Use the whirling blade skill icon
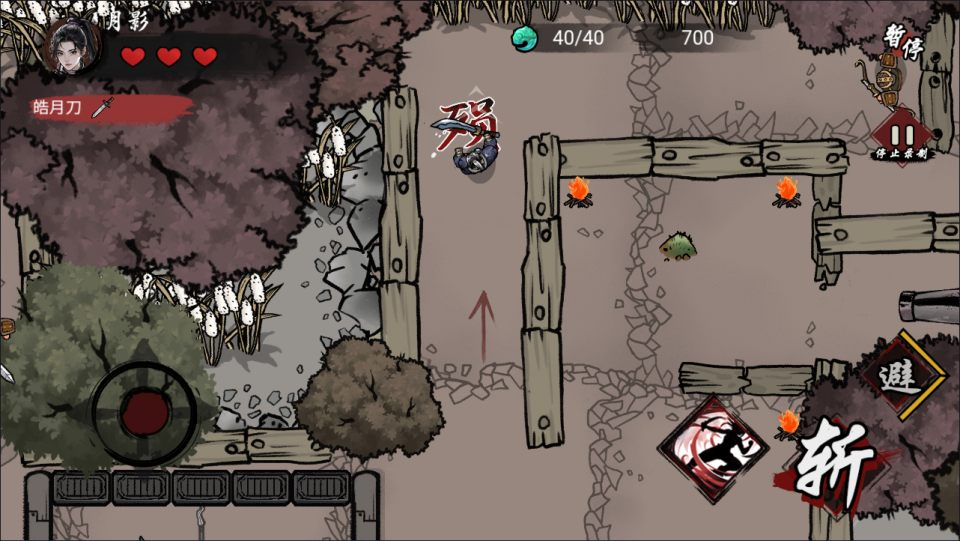 (712, 448)
